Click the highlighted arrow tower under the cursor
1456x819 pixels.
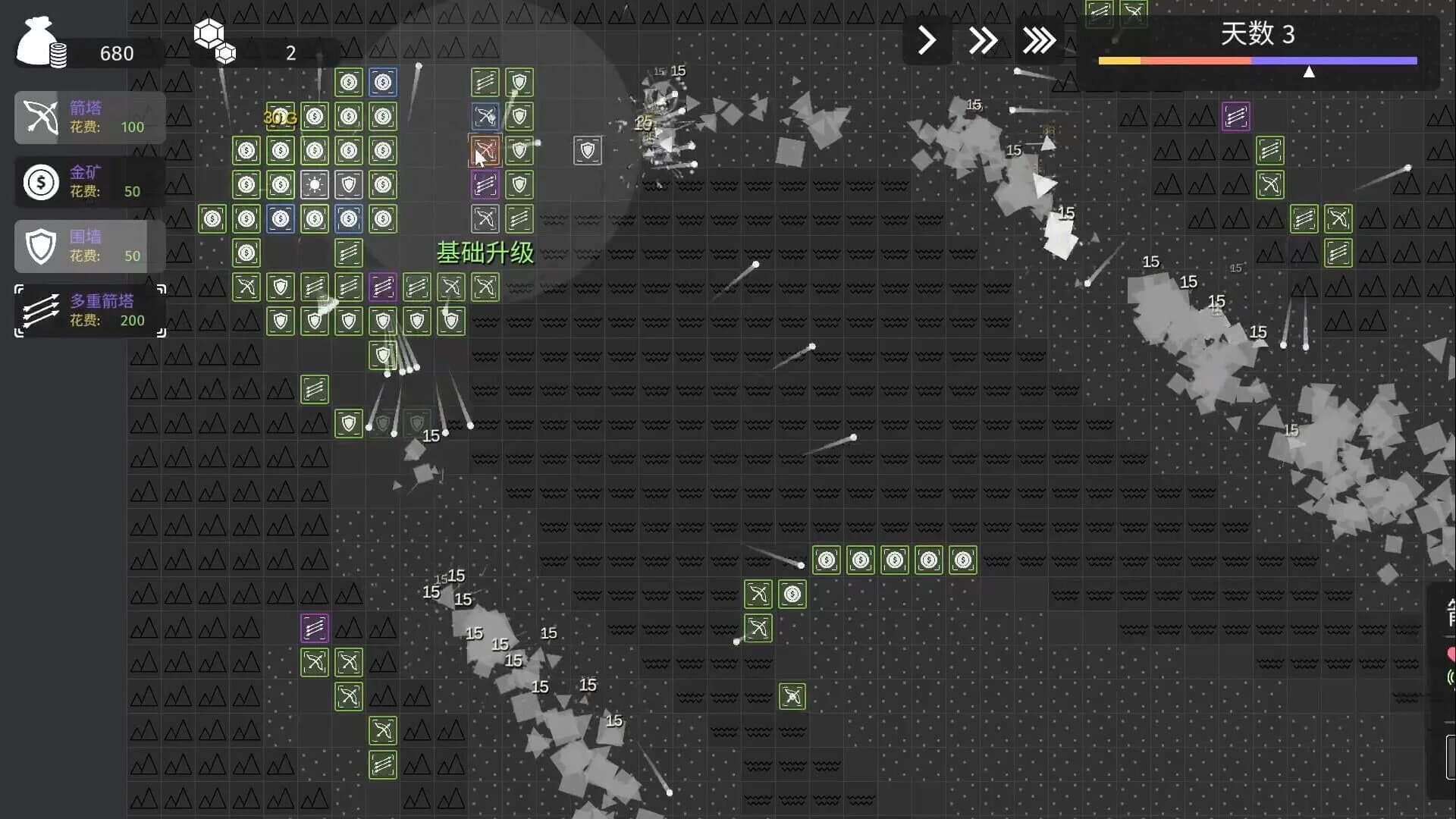(485, 149)
